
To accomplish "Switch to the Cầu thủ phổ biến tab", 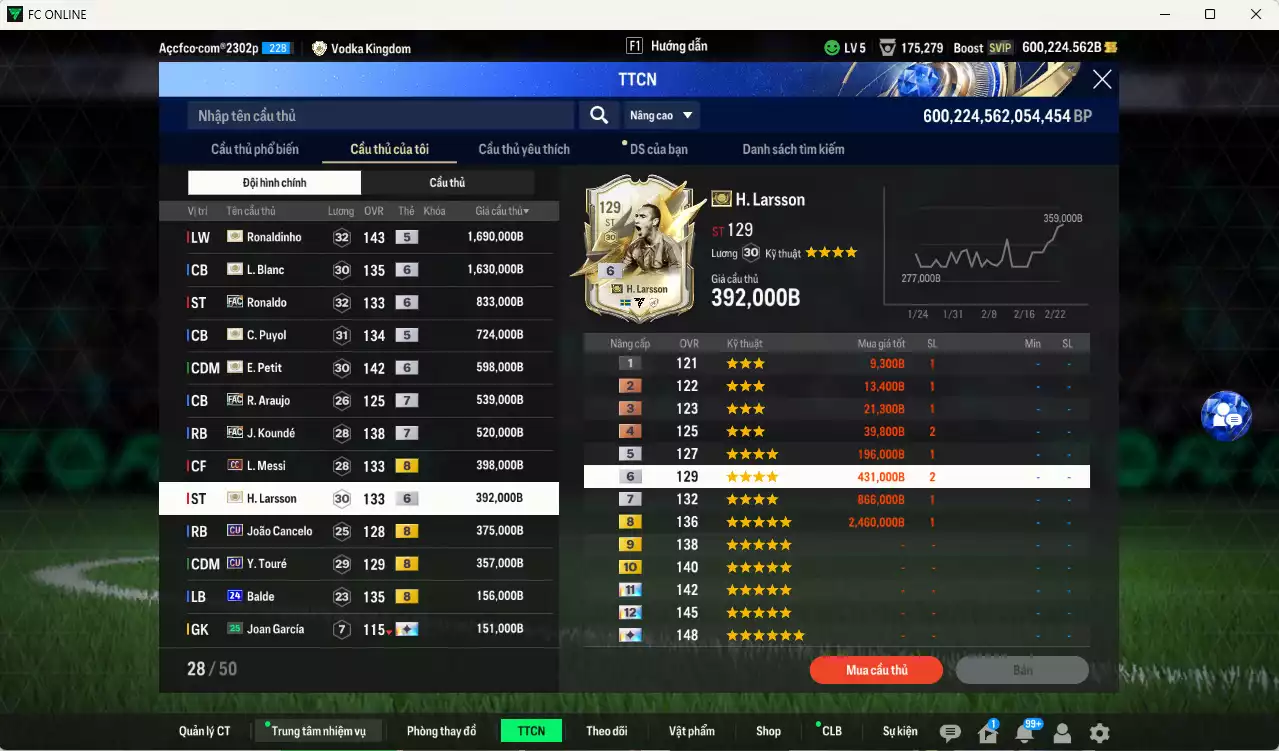I will pos(255,149).
